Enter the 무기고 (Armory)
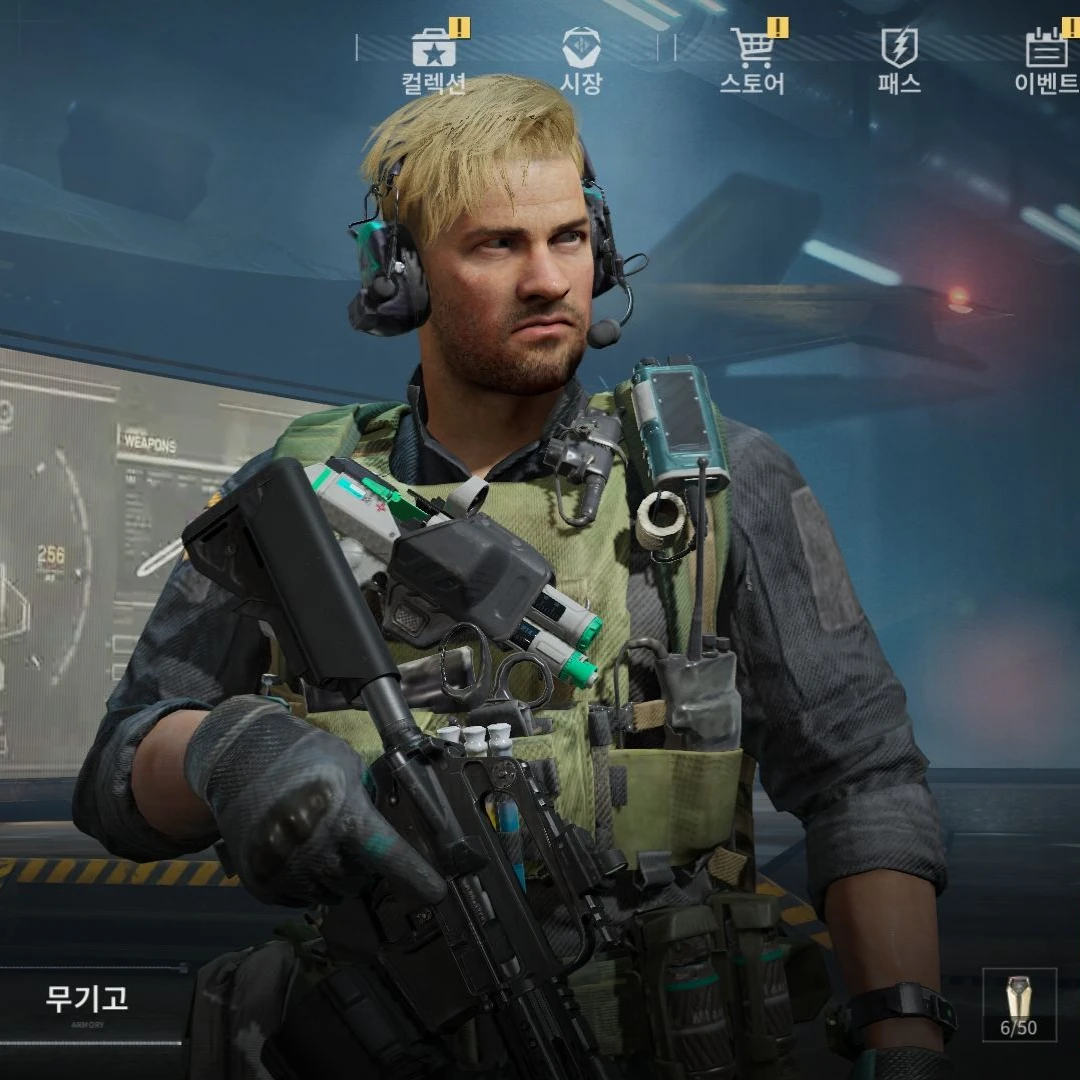The height and width of the screenshot is (1080, 1080). click(x=88, y=998)
